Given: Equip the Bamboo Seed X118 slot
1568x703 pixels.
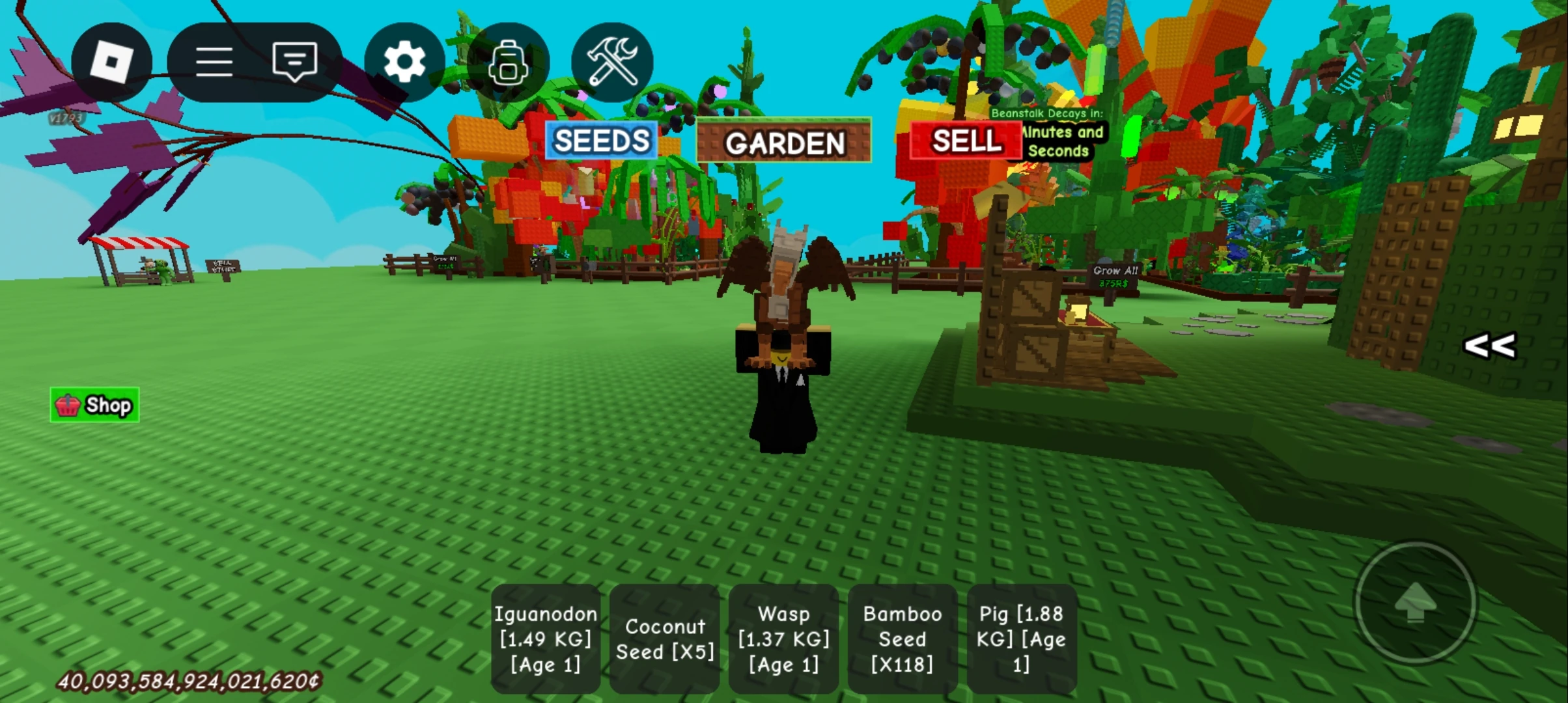Looking at the screenshot, I should pyautogui.click(x=903, y=639).
